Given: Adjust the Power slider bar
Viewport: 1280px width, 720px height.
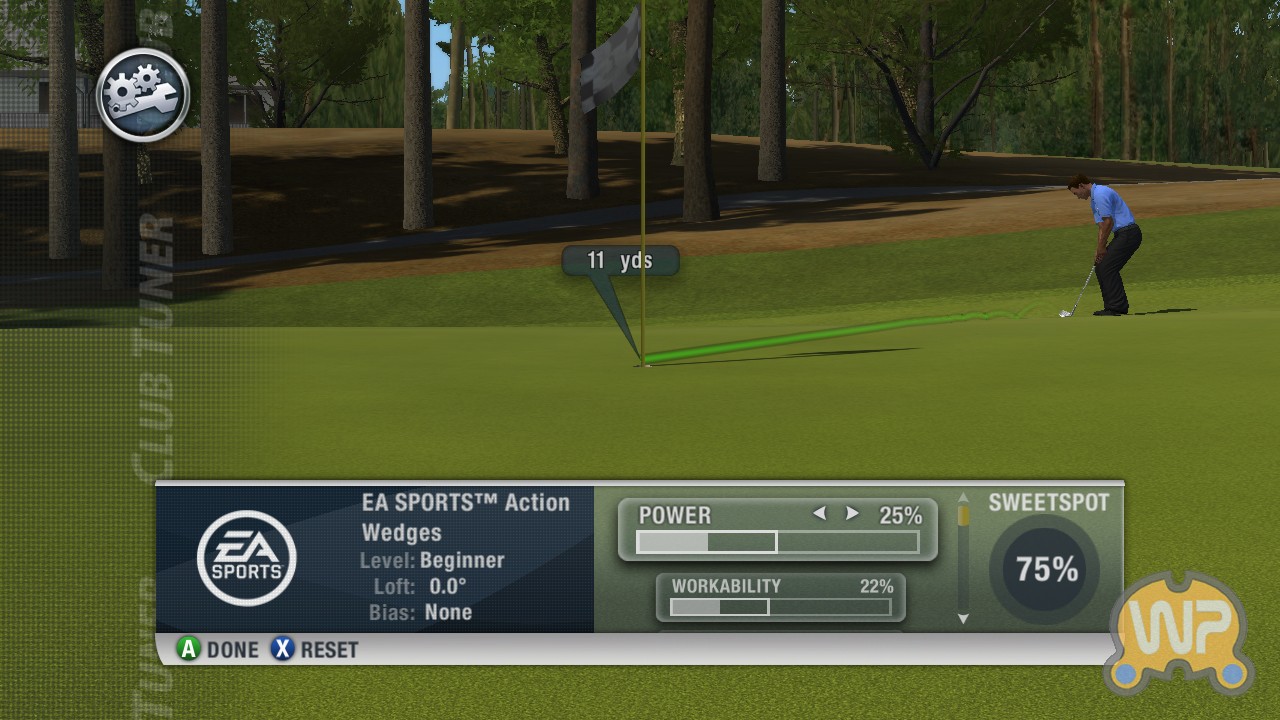Looking at the screenshot, I should click(777, 542).
